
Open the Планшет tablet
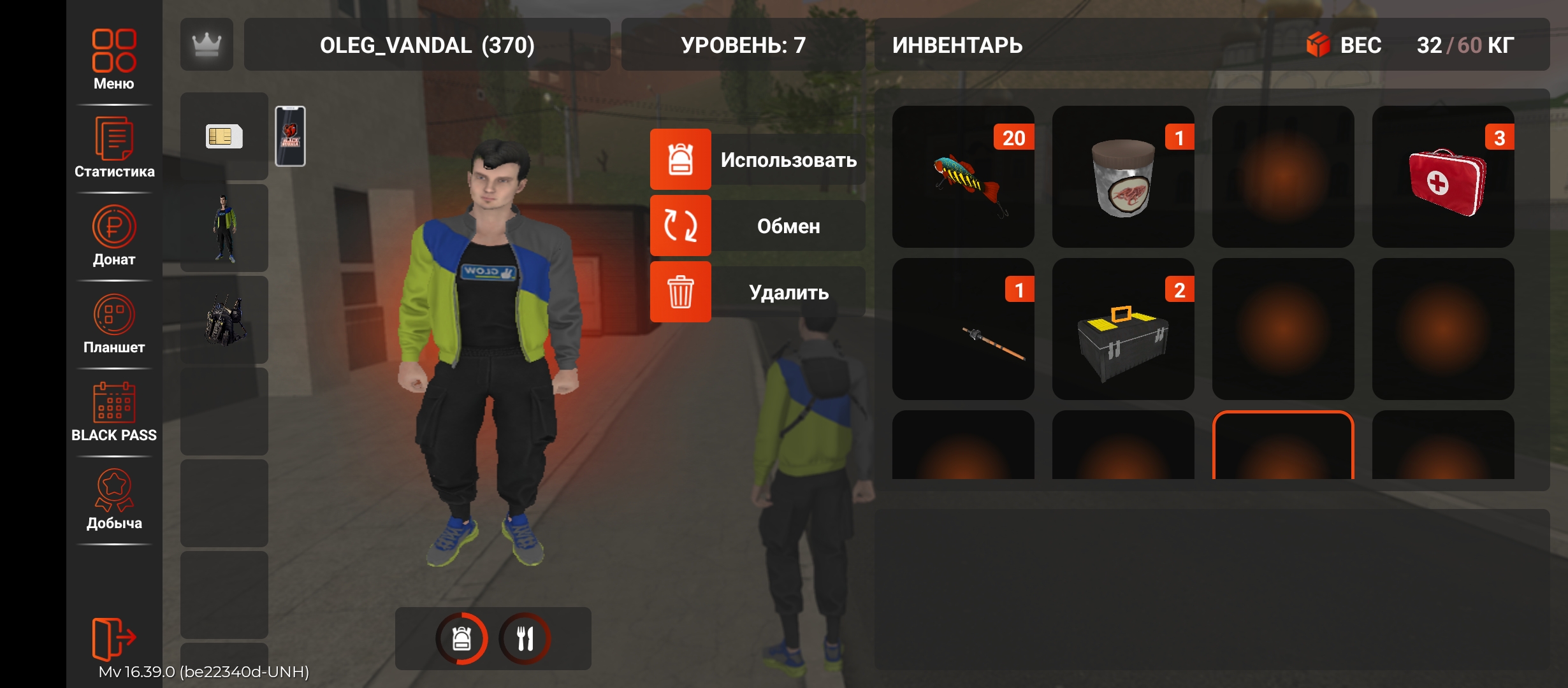(x=114, y=323)
